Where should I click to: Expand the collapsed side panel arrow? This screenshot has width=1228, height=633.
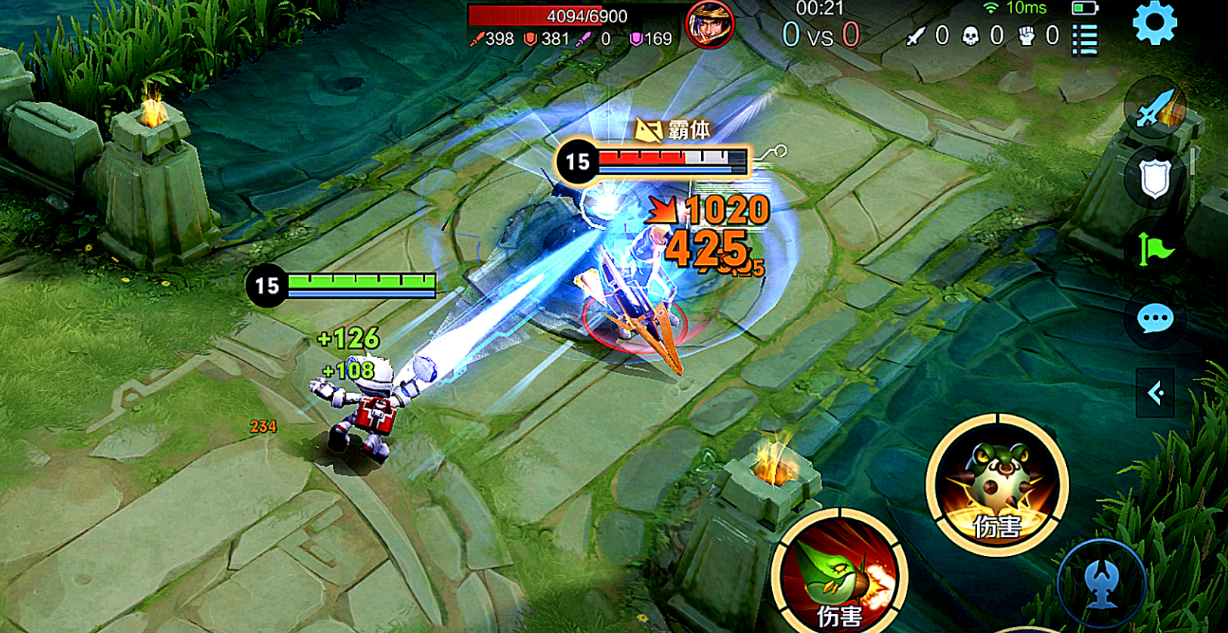1155,393
